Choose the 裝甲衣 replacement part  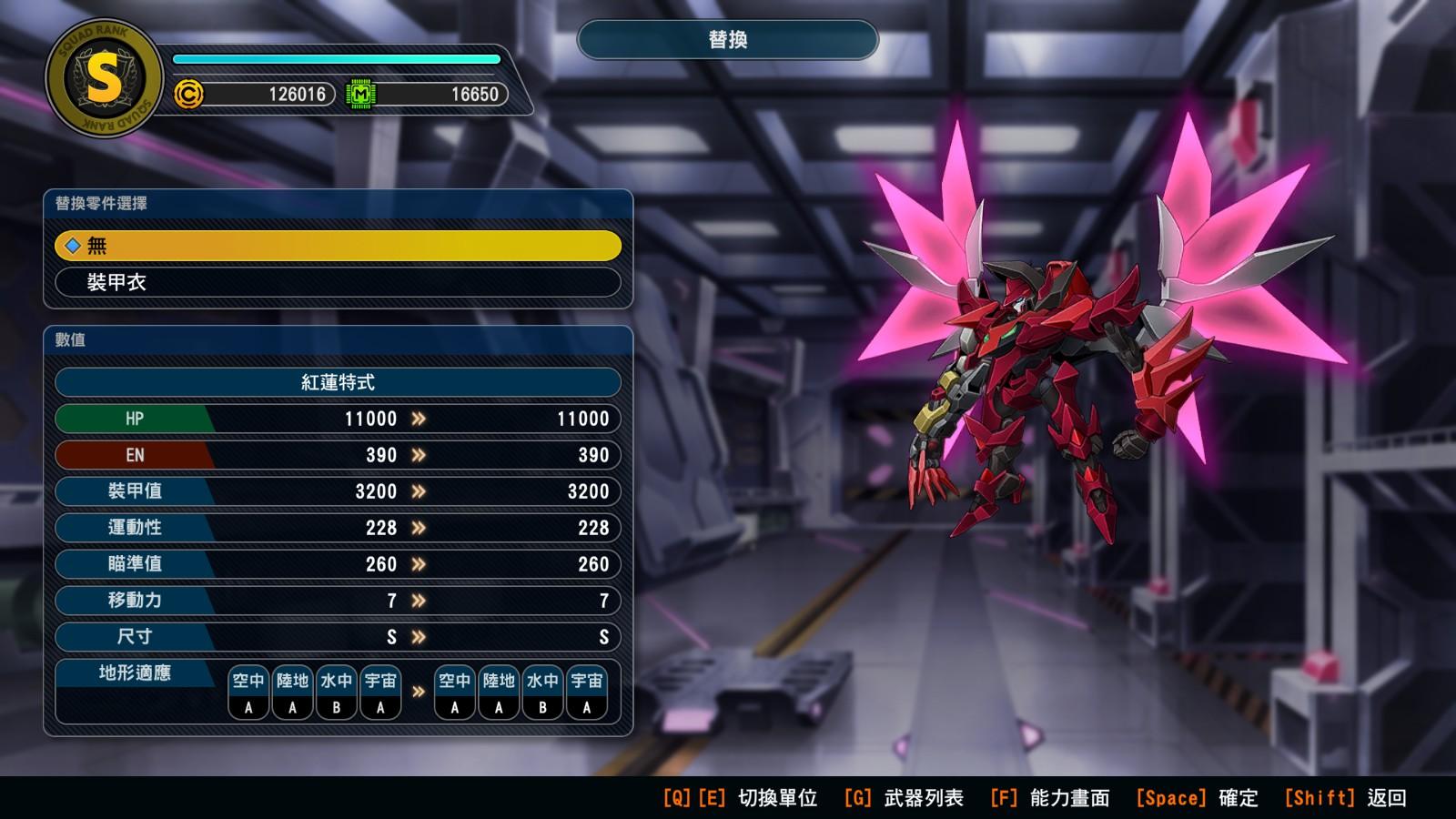338,282
